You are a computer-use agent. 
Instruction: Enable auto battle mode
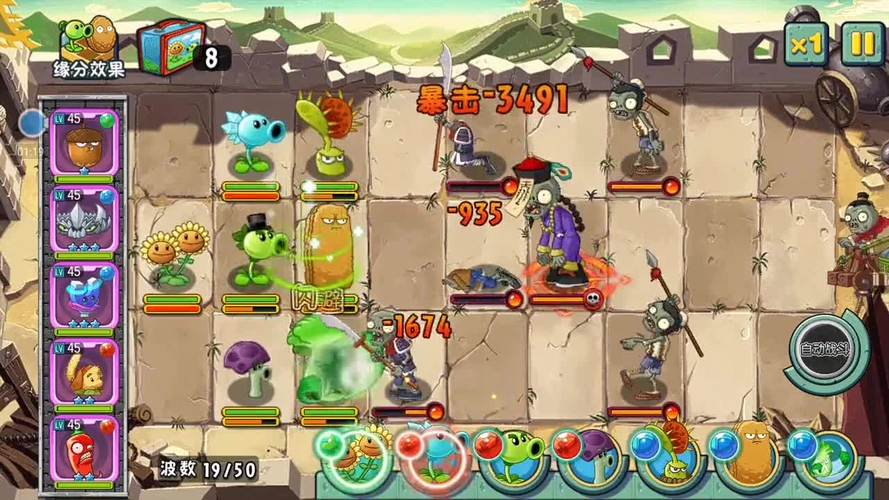point(827,351)
